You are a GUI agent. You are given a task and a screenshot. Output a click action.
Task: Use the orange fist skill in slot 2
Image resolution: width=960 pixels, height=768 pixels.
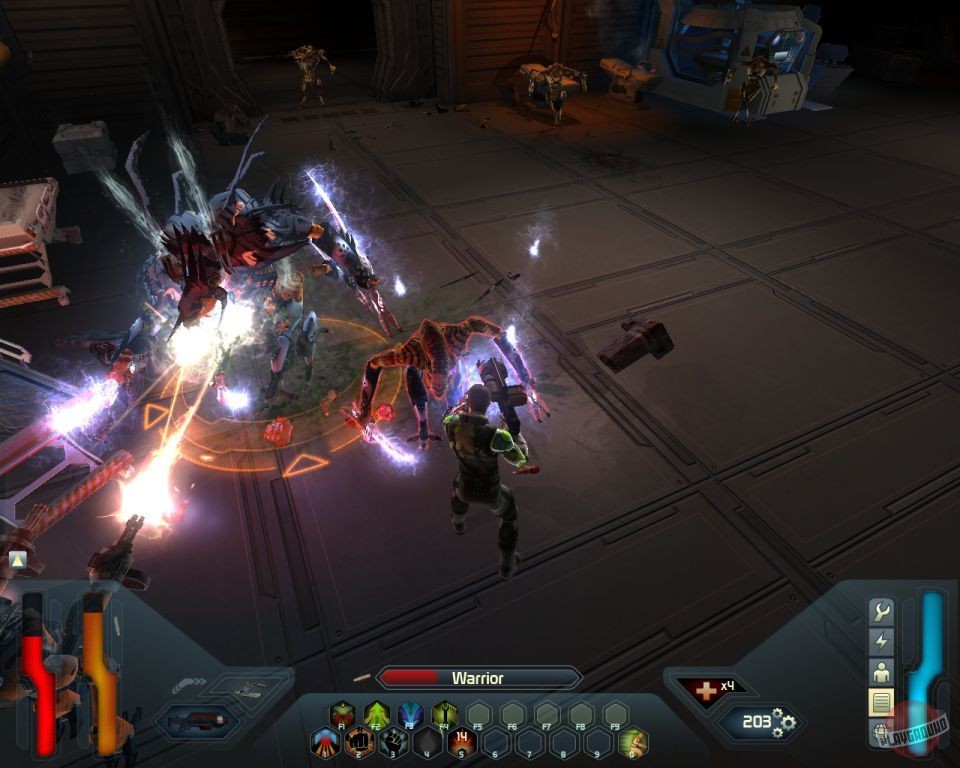[360, 742]
